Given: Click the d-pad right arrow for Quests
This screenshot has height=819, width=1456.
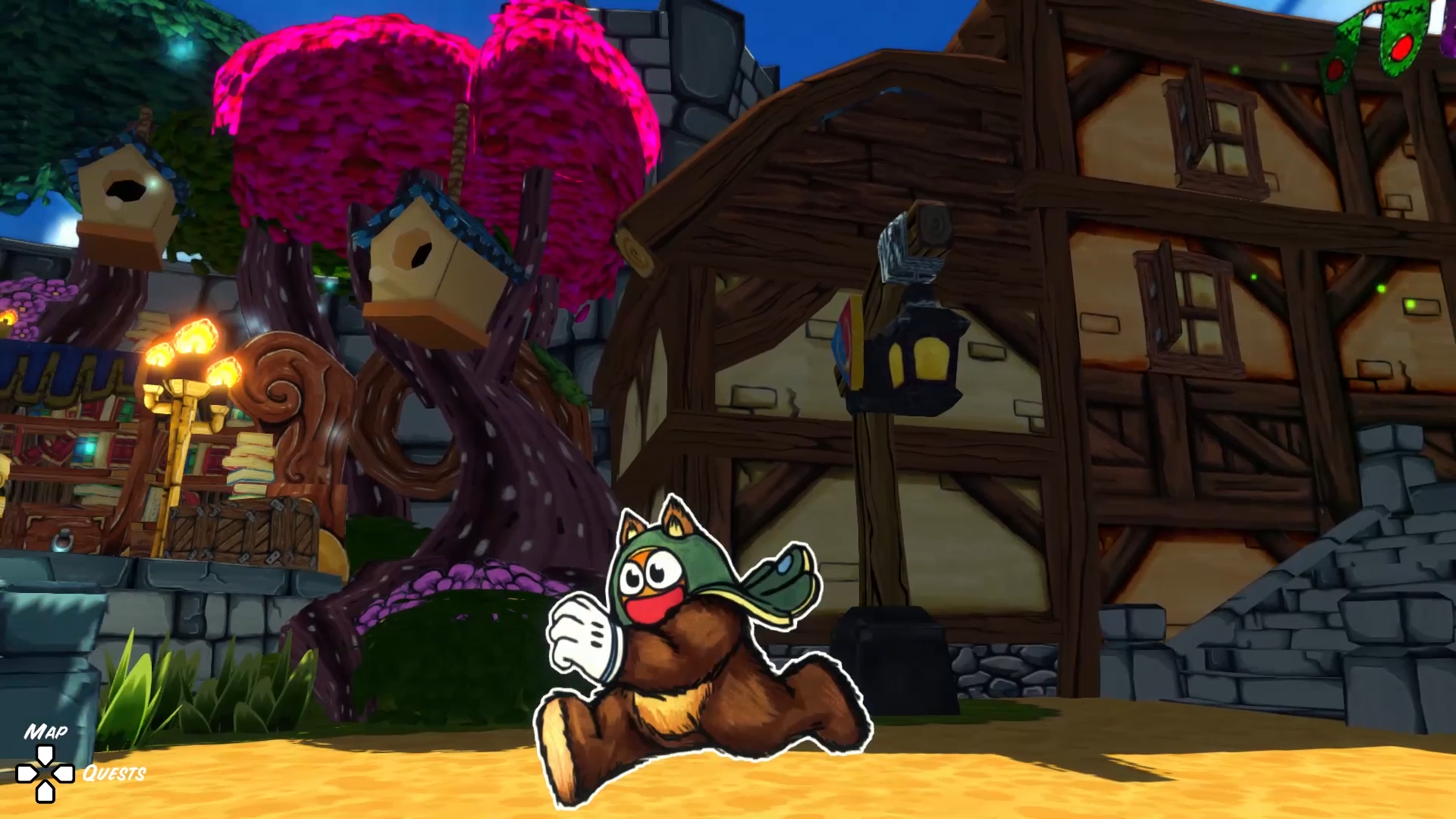Looking at the screenshot, I should click(x=64, y=773).
